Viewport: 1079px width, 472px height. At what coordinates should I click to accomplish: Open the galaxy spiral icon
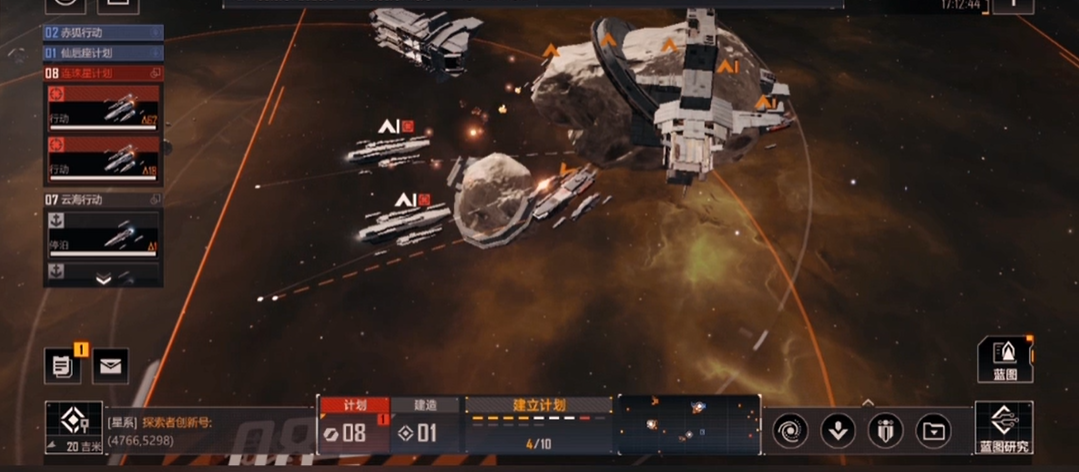click(790, 431)
